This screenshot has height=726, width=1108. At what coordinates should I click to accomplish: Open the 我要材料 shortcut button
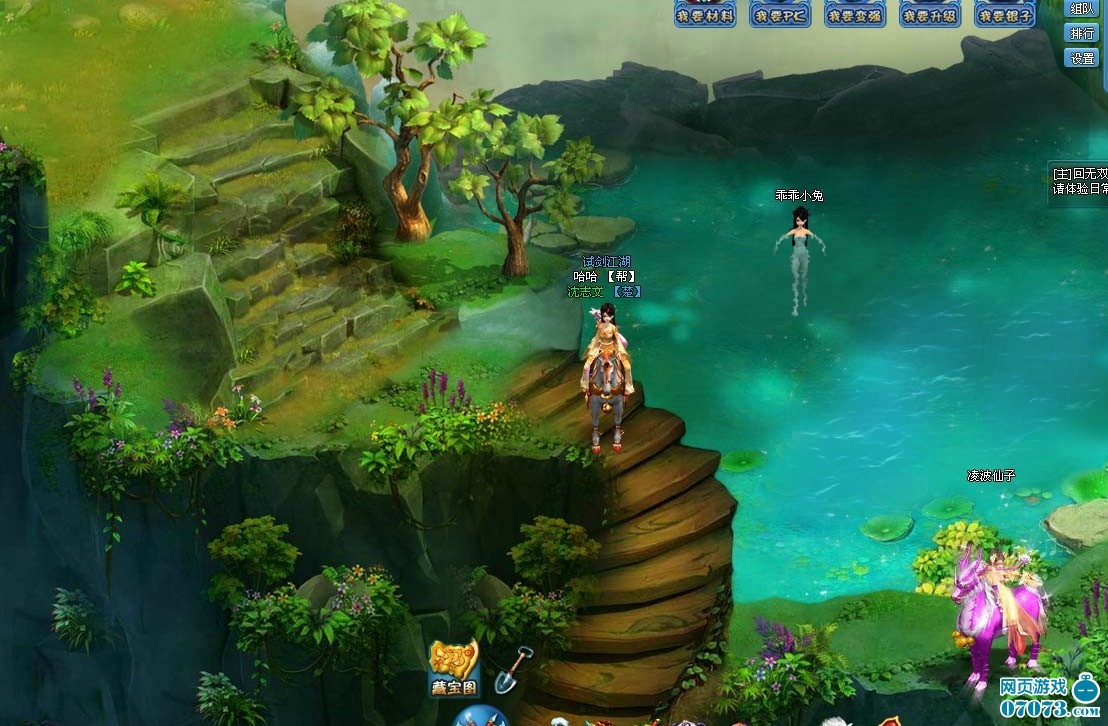(705, 13)
